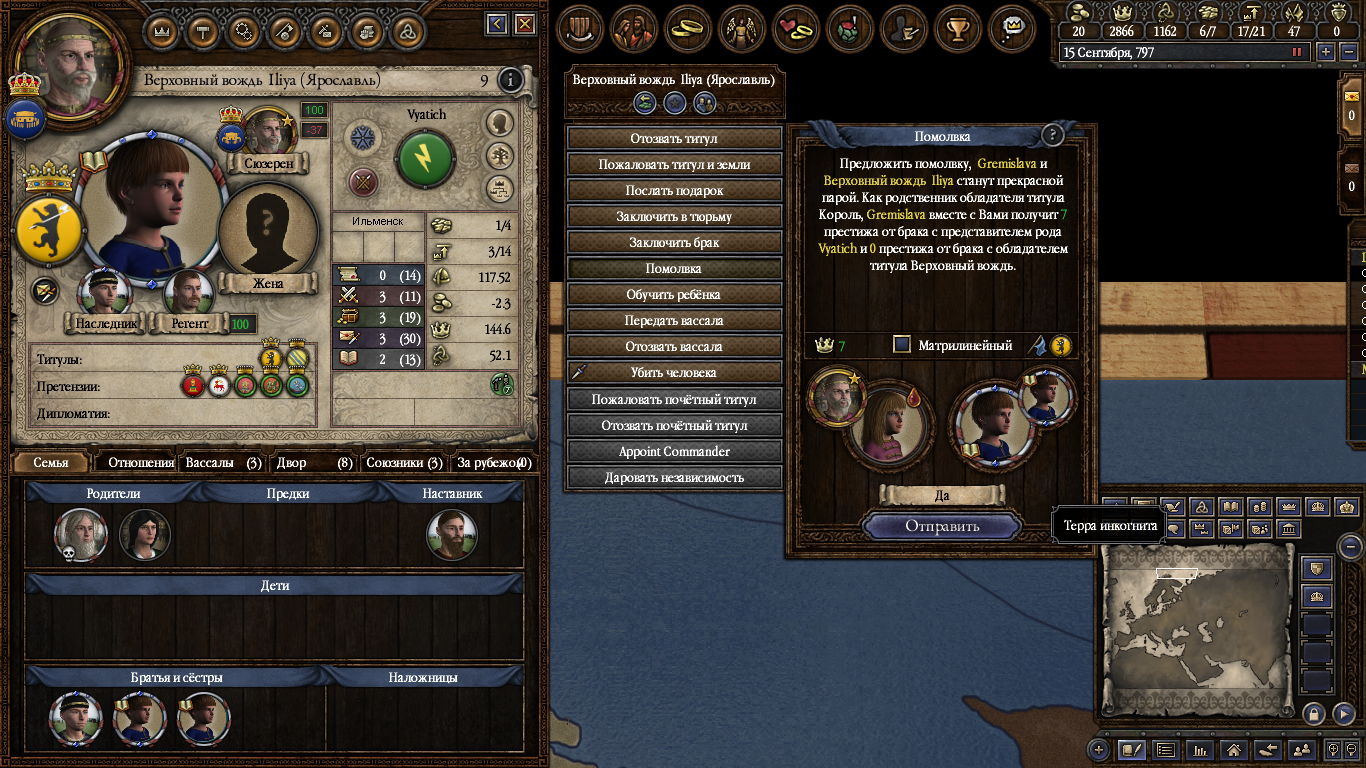Choose Обучить ребёнка option

point(674,294)
